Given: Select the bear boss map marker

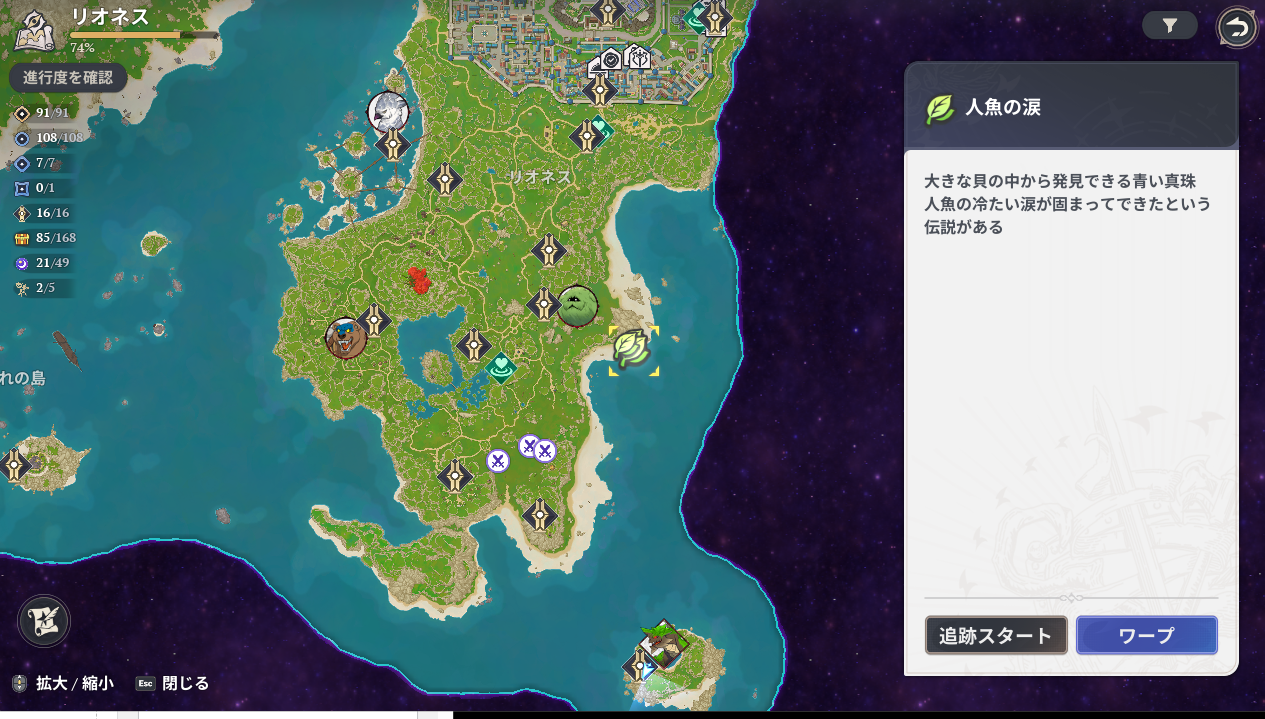Looking at the screenshot, I should (346, 339).
